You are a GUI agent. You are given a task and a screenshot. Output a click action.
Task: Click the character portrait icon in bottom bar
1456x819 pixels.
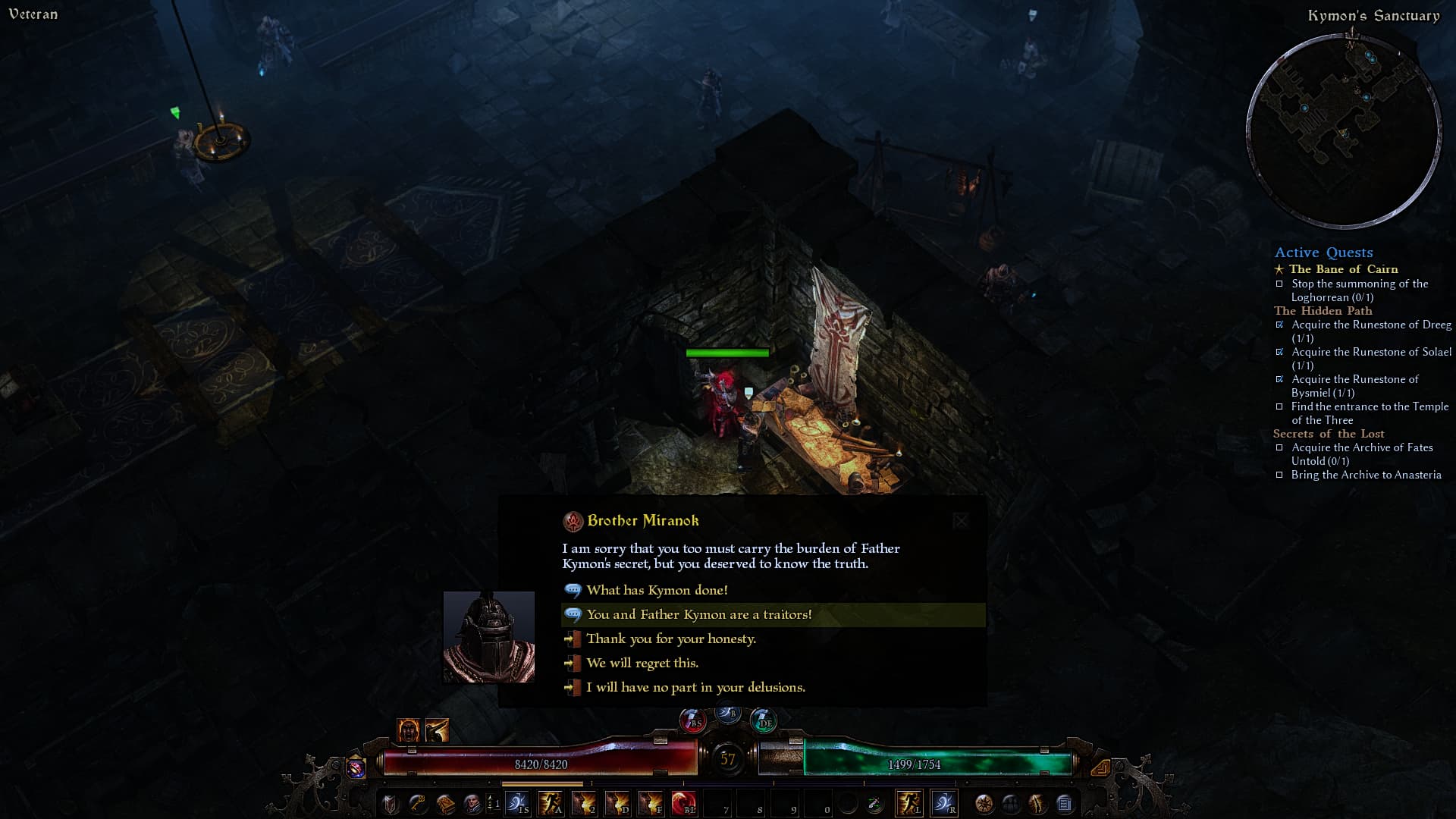[472, 804]
